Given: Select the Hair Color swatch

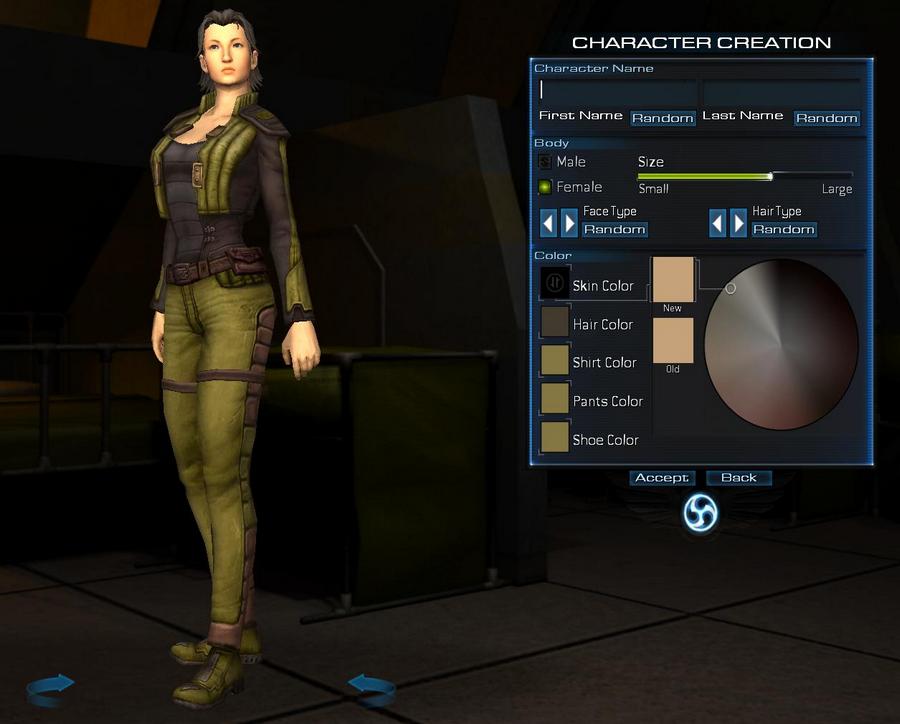Looking at the screenshot, I should coord(555,321).
